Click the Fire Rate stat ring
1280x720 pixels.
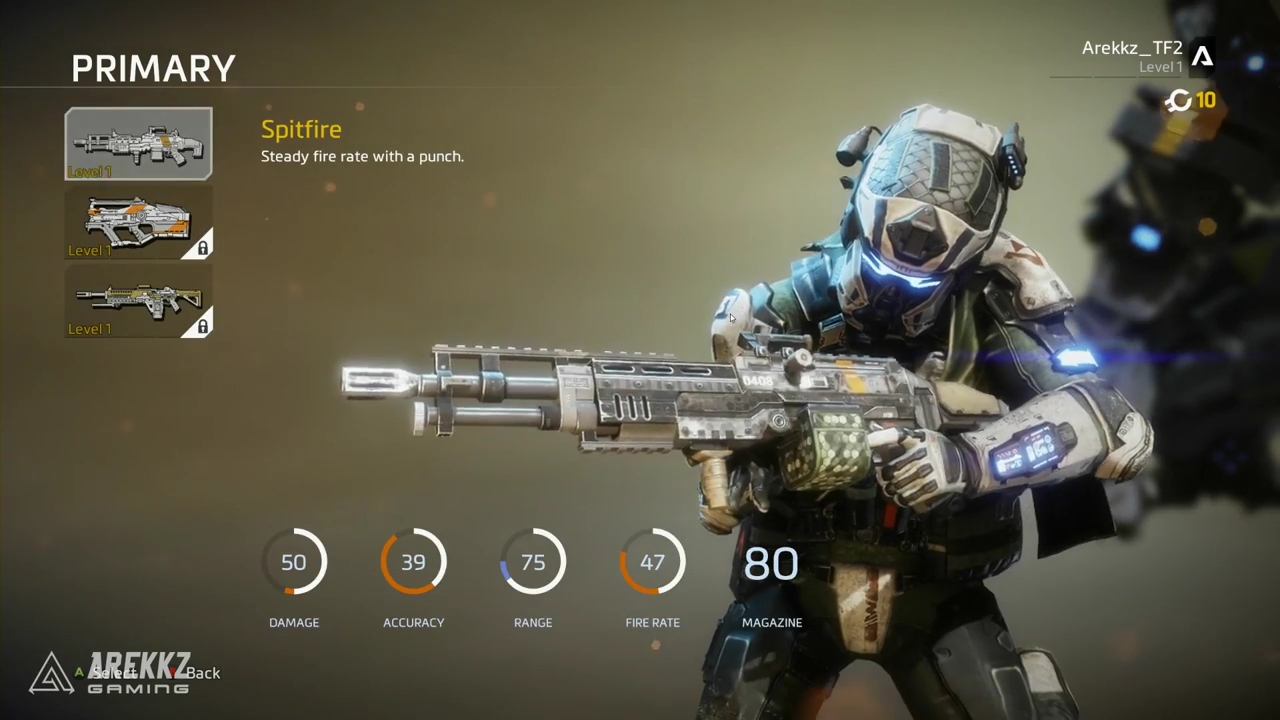coord(652,562)
